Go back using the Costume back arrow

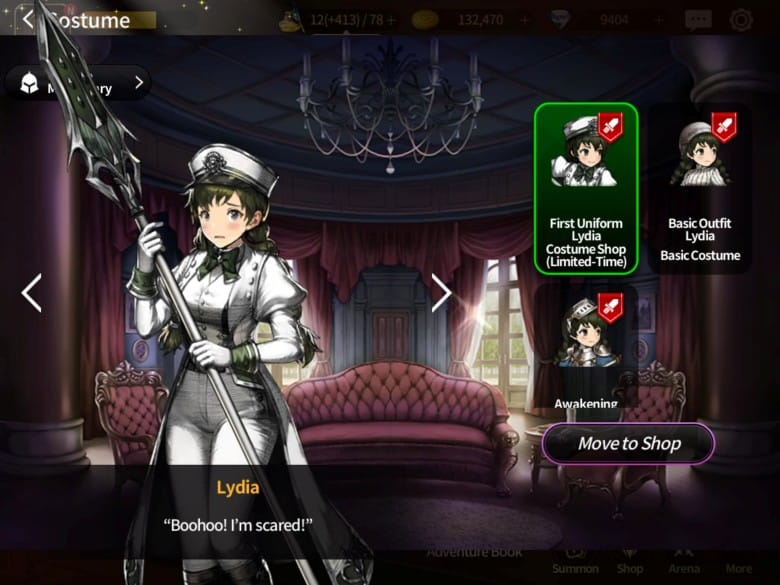tap(28, 19)
